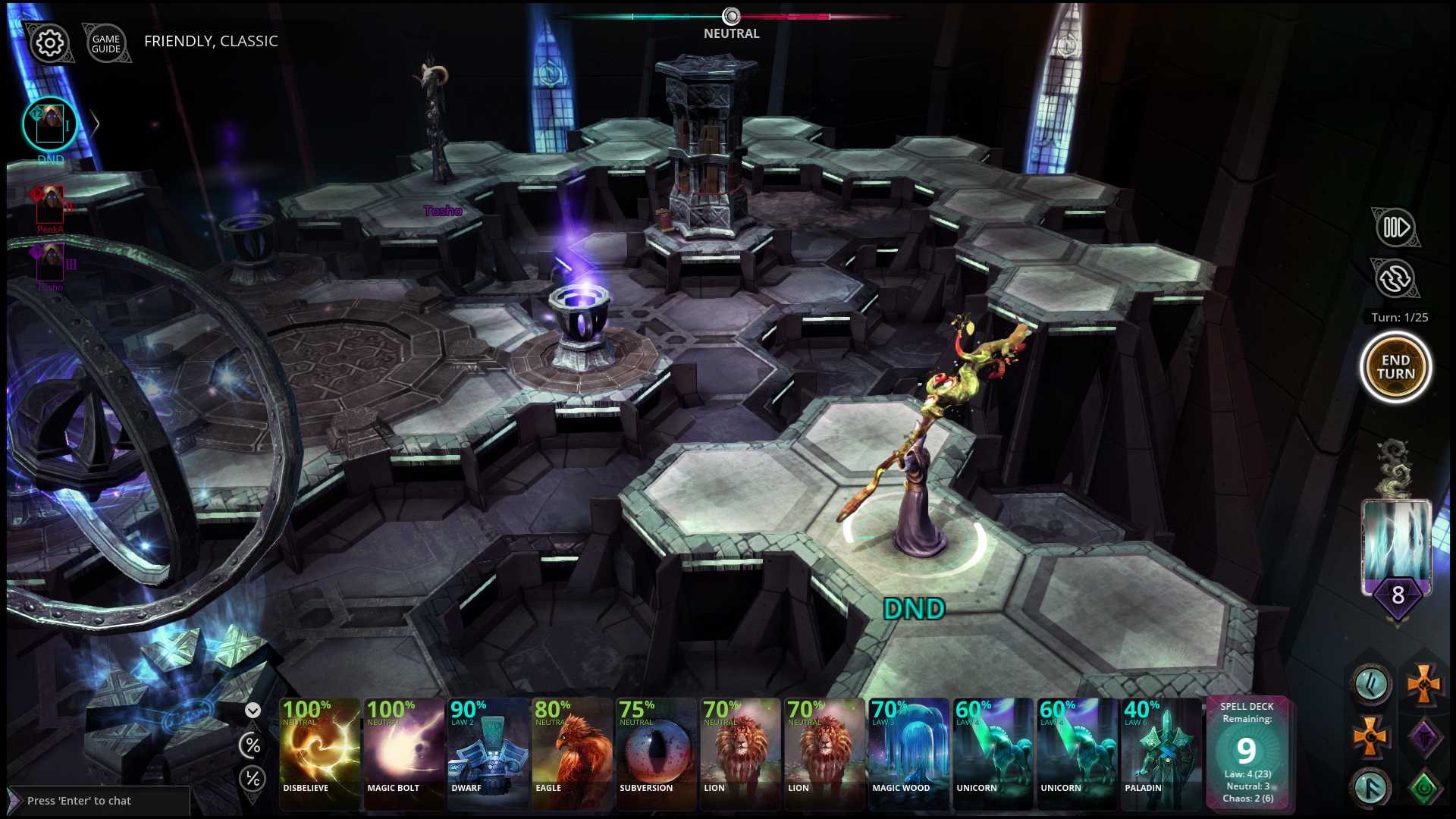Viewport: 1456px width, 819px height.
Task: Collapse the card hand with chevron arrow
Action: [251, 711]
